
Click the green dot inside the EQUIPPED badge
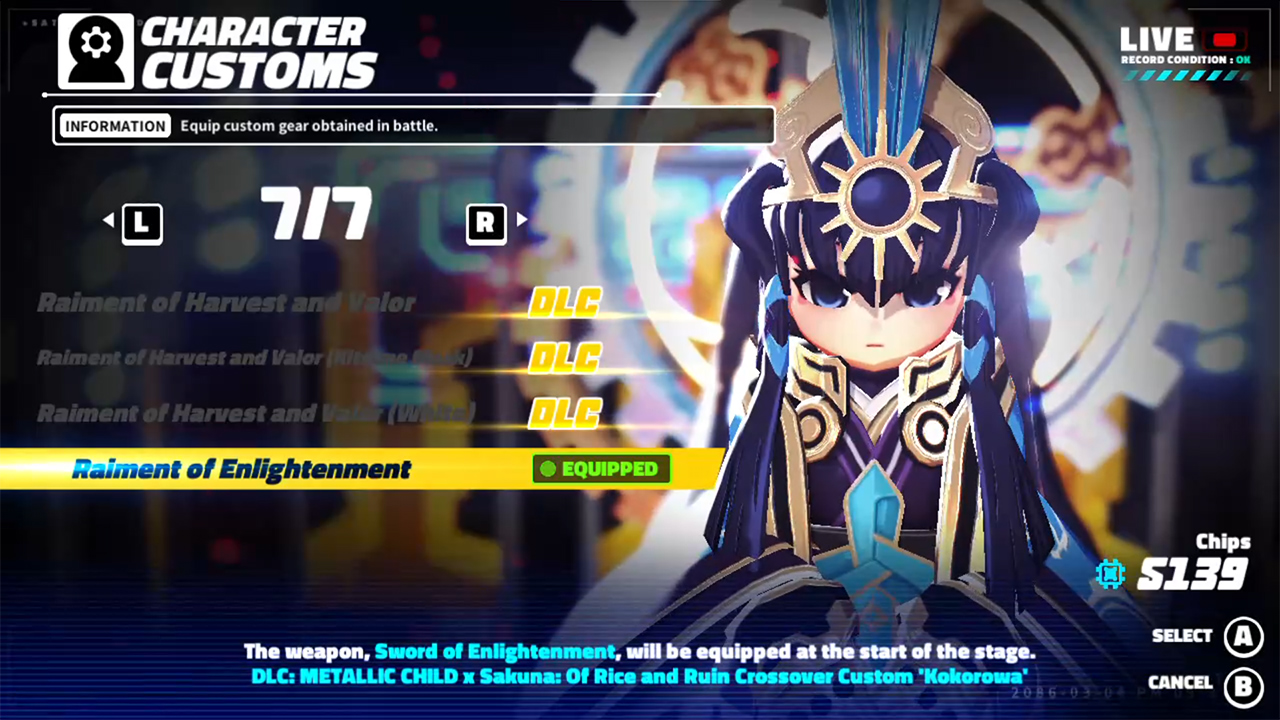549,469
